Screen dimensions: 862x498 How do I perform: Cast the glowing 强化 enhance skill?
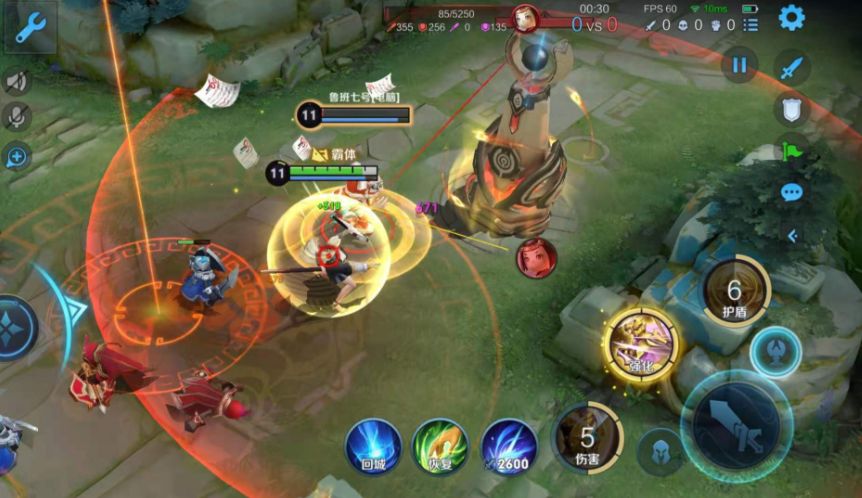click(641, 345)
